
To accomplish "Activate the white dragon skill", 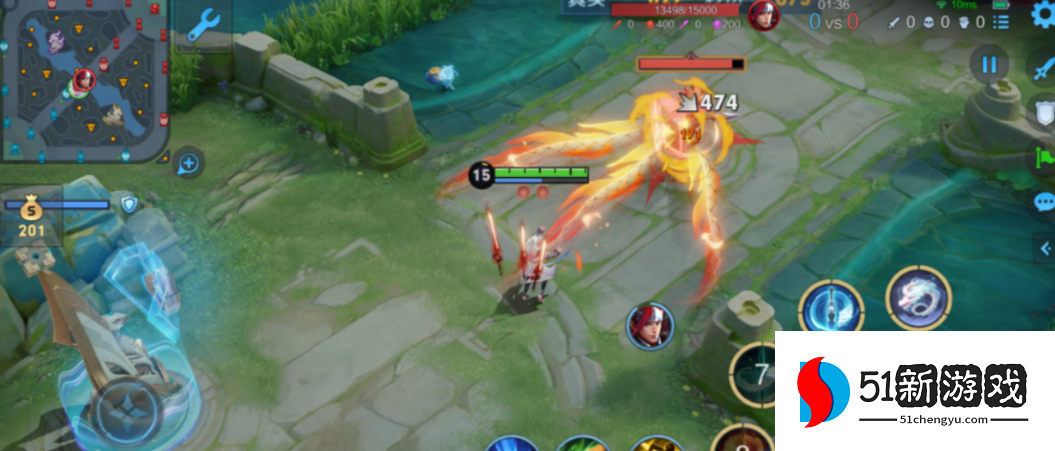I will (916, 298).
